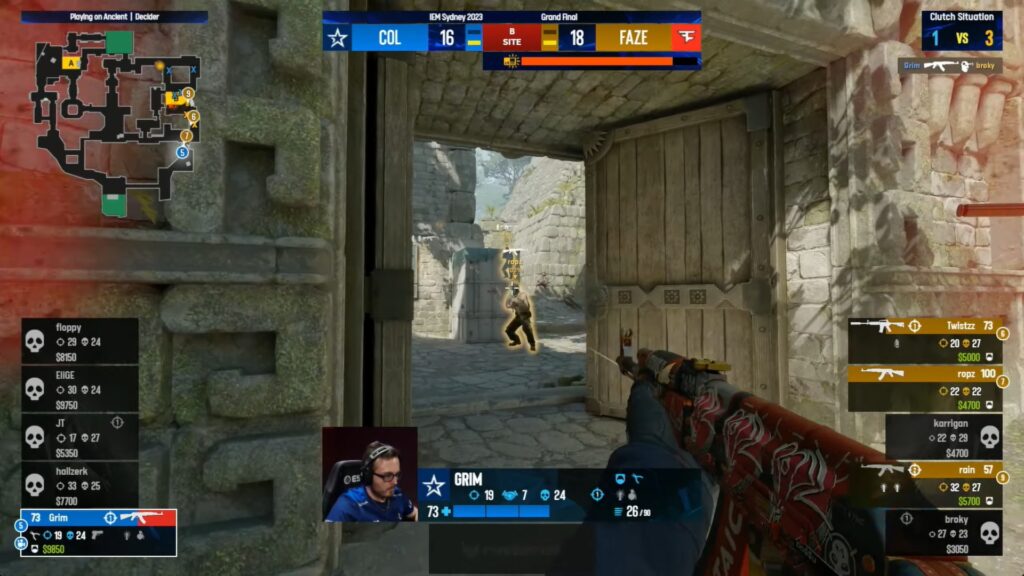The image size is (1024, 576).
Task: Click the FaZe team logo
Action: [x=686, y=38]
